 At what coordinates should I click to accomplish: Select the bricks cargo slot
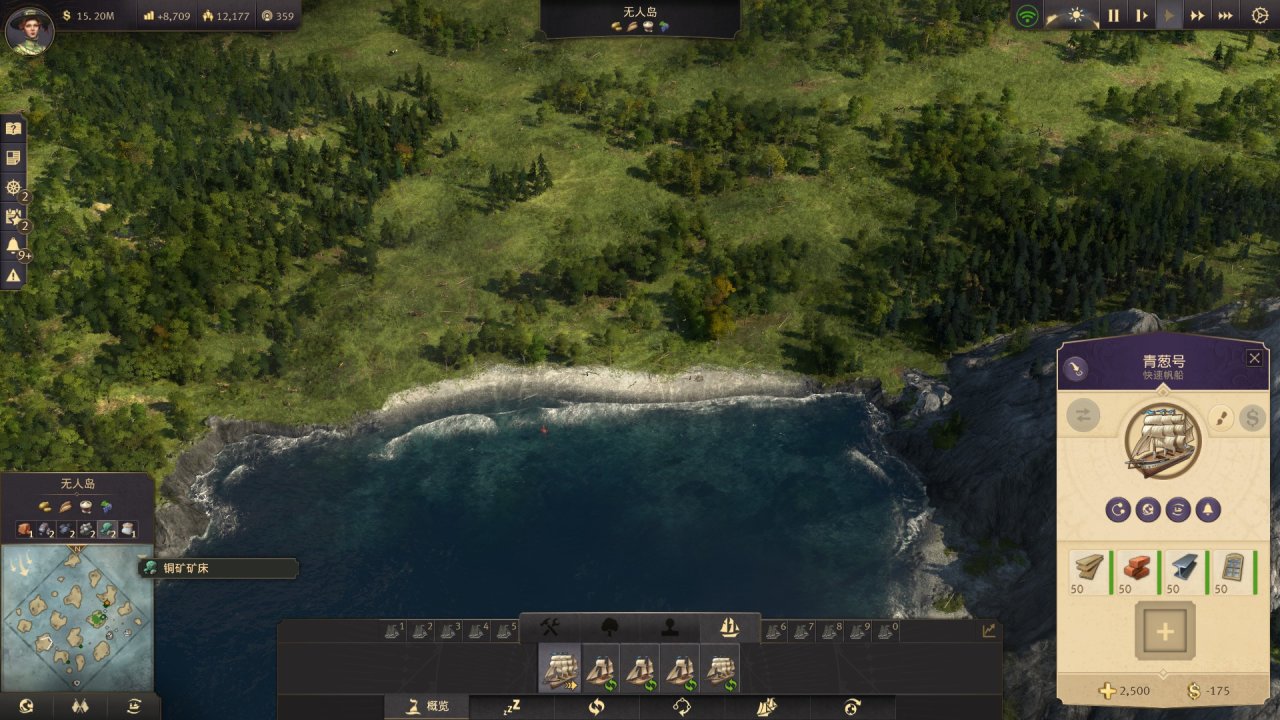tap(1138, 572)
